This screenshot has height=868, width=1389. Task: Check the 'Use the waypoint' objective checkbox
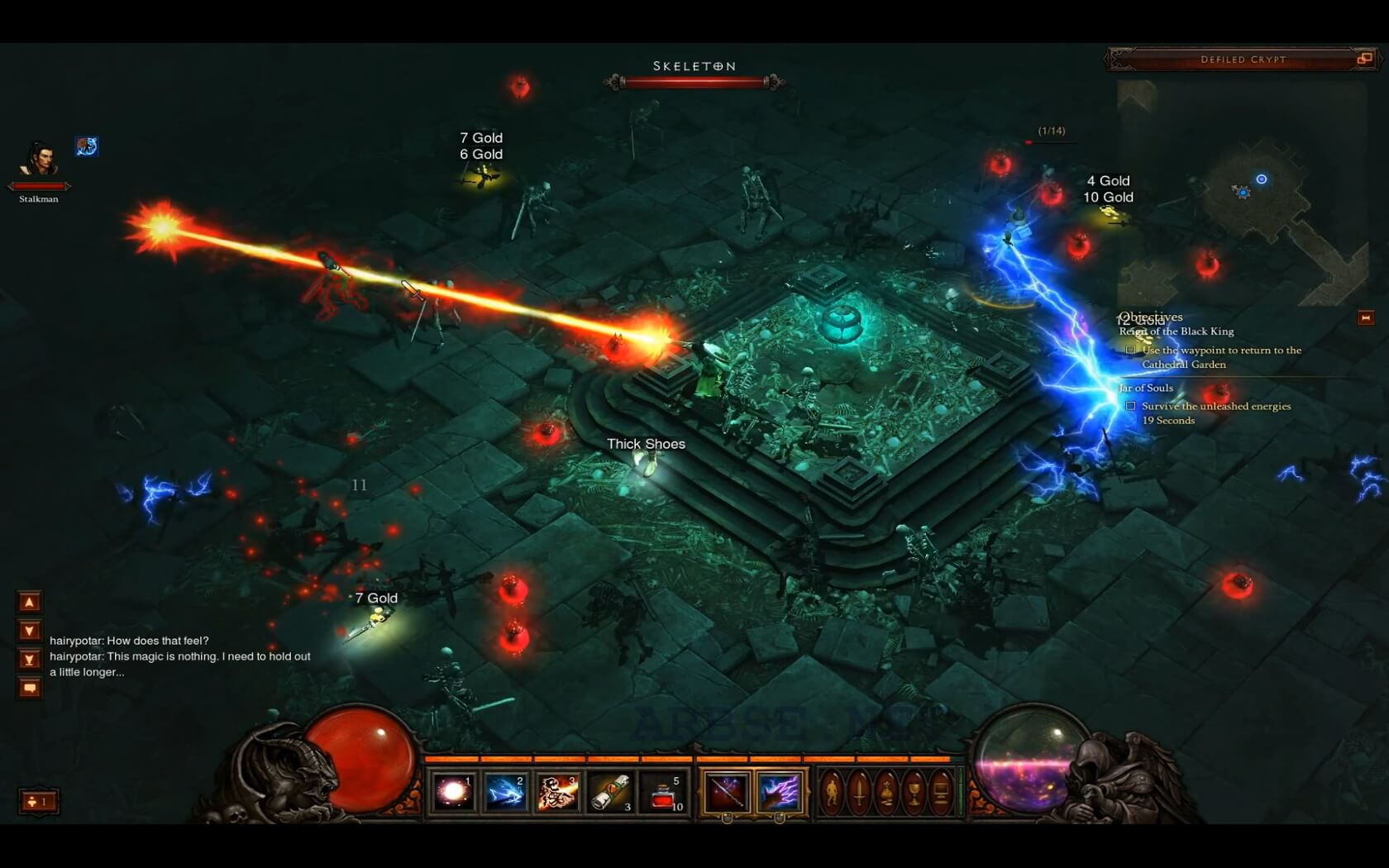click(1130, 350)
